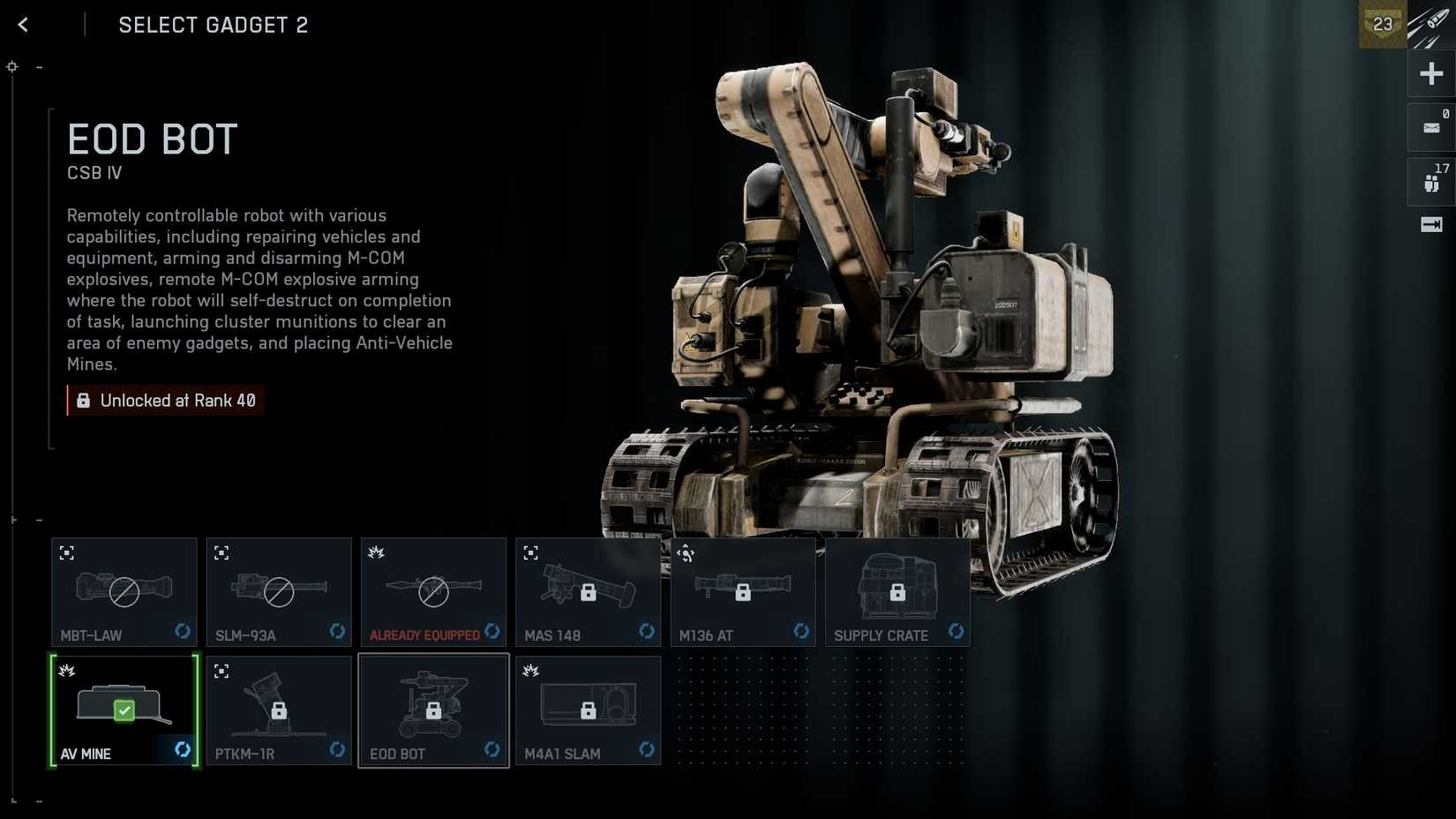
Task: Click the locked MAS 148 gadget
Action: 588,591
